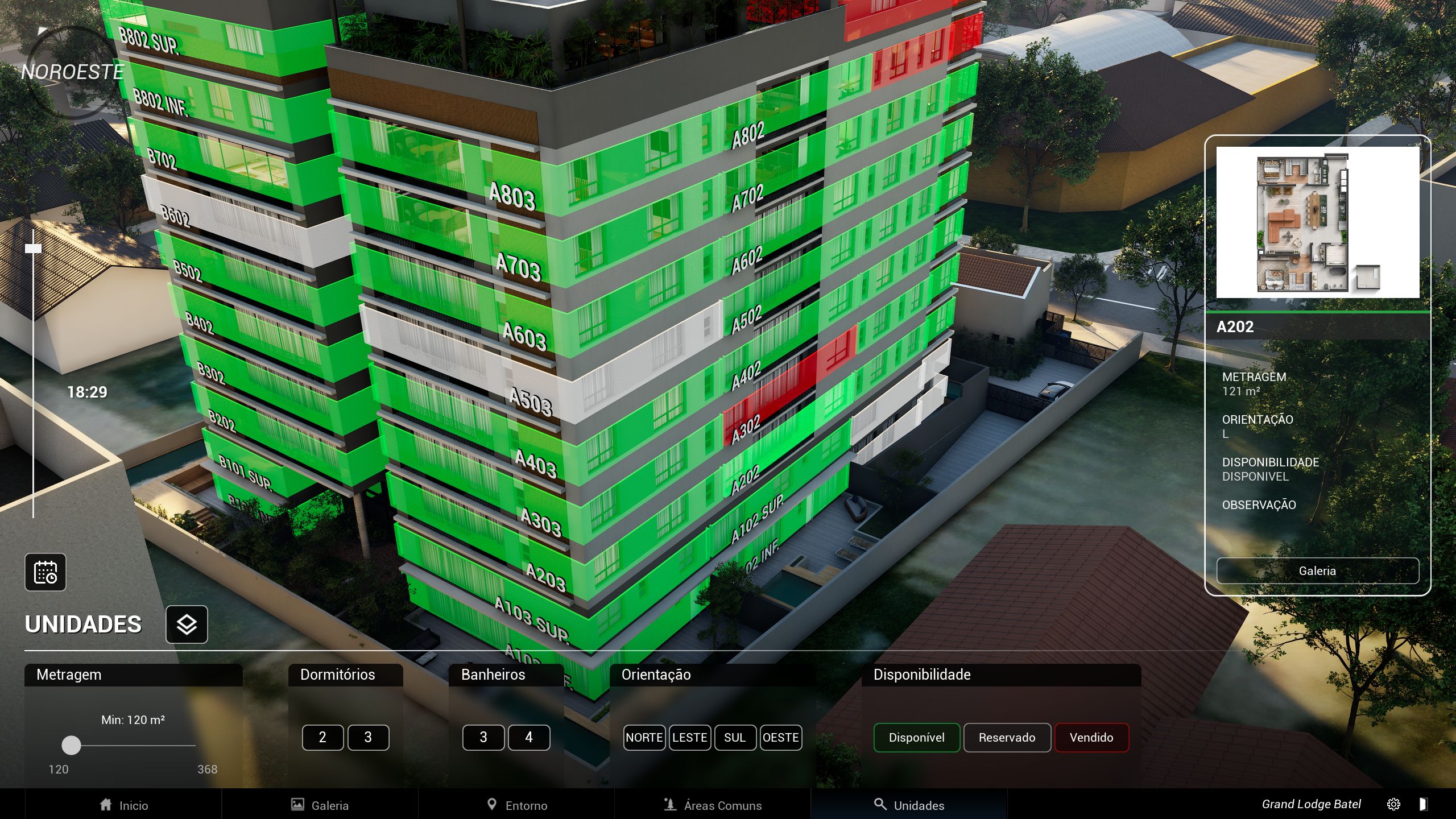Click the layers icon beside UNIDADES
Image resolution: width=1456 pixels, height=819 pixels.
(x=187, y=624)
